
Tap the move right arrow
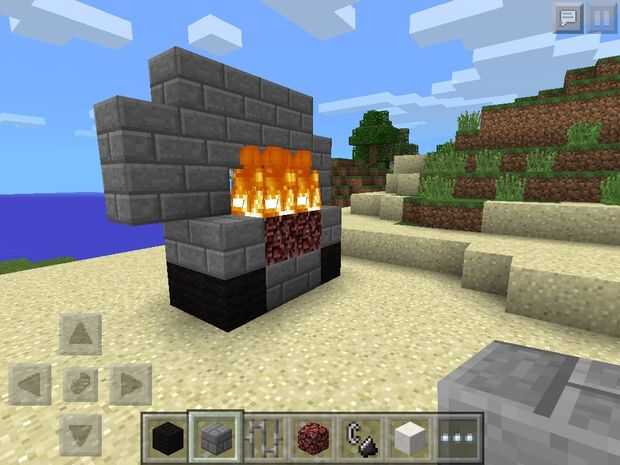point(130,384)
